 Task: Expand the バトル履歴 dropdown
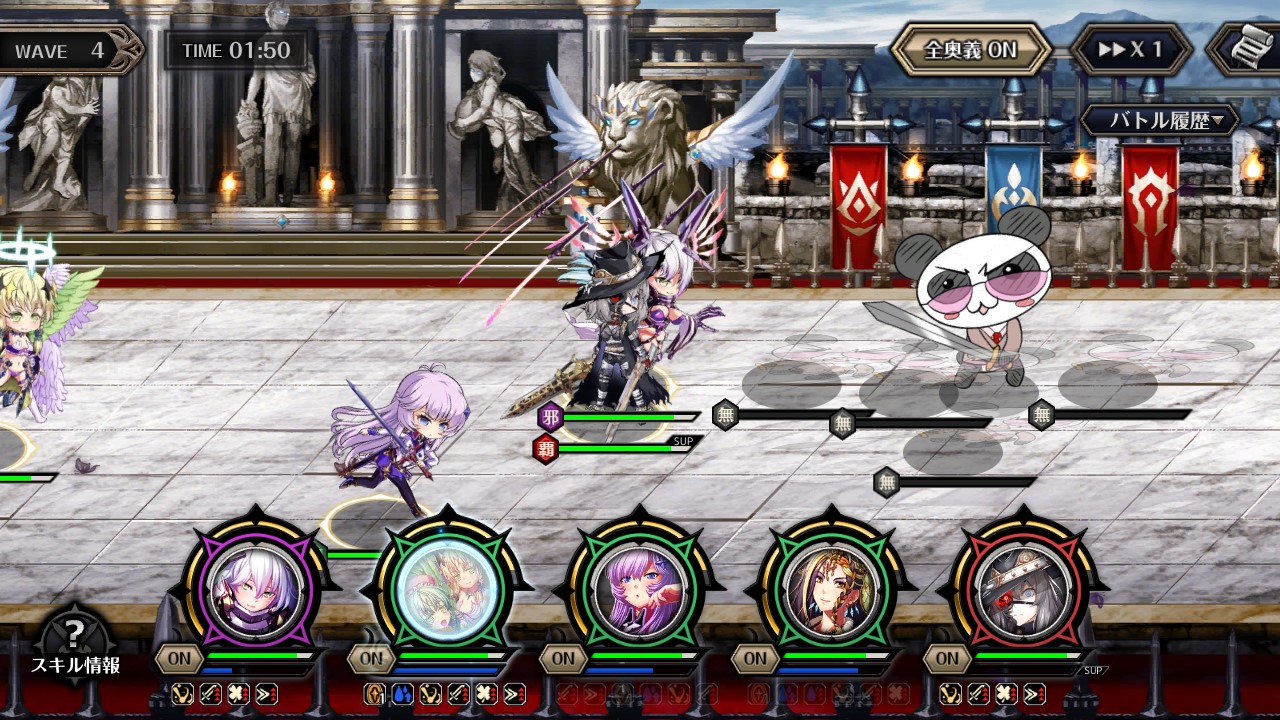point(1159,121)
